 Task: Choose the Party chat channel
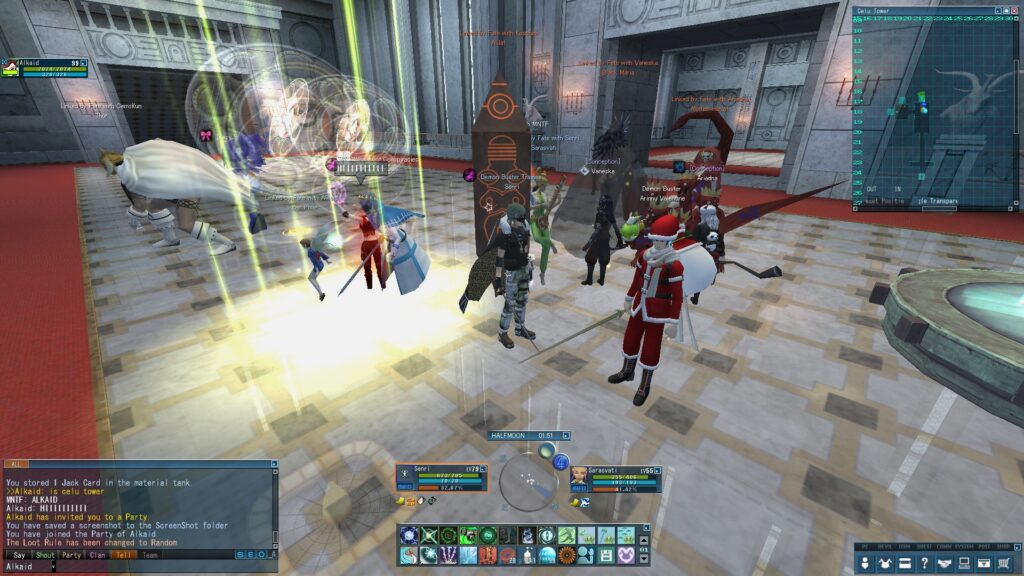[71, 555]
